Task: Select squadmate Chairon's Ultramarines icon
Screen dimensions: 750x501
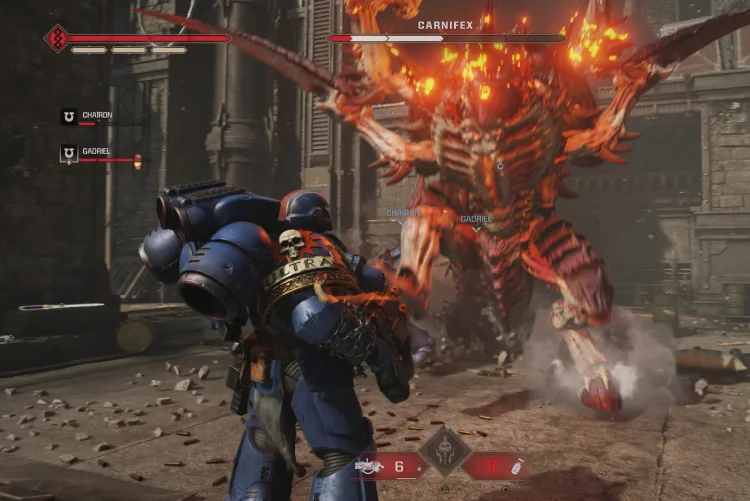Action: (68, 117)
